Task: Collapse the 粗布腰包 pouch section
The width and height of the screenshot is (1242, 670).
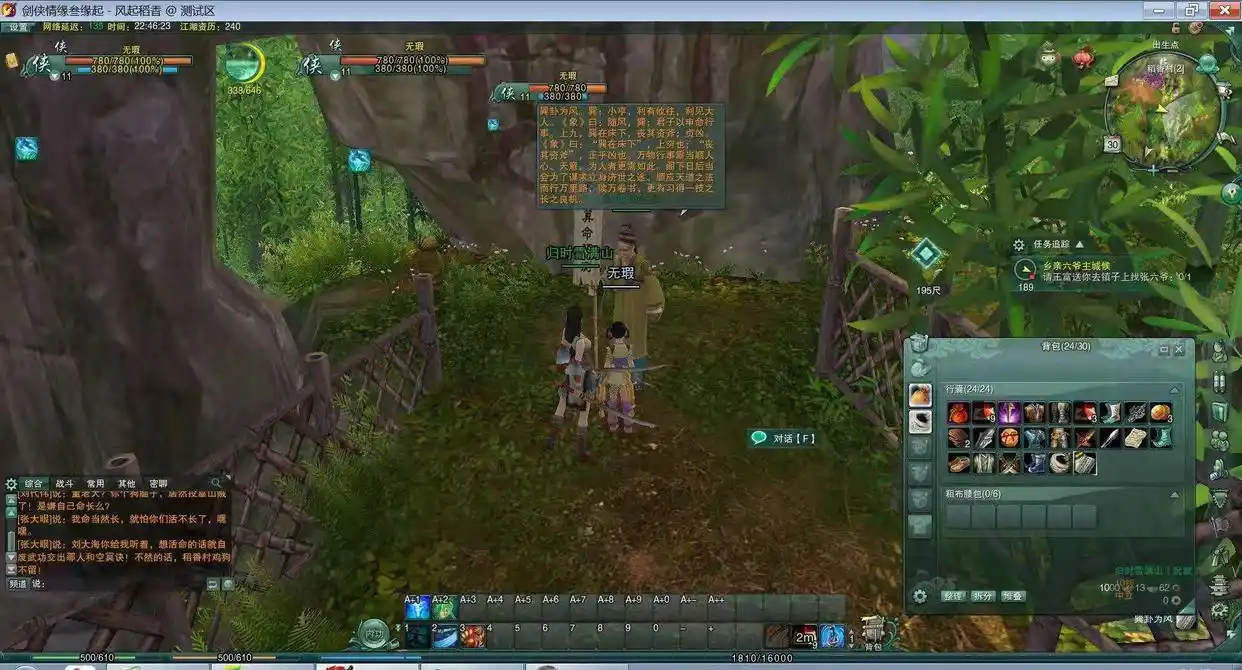Action: pyautogui.click(x=1175, y=494)
